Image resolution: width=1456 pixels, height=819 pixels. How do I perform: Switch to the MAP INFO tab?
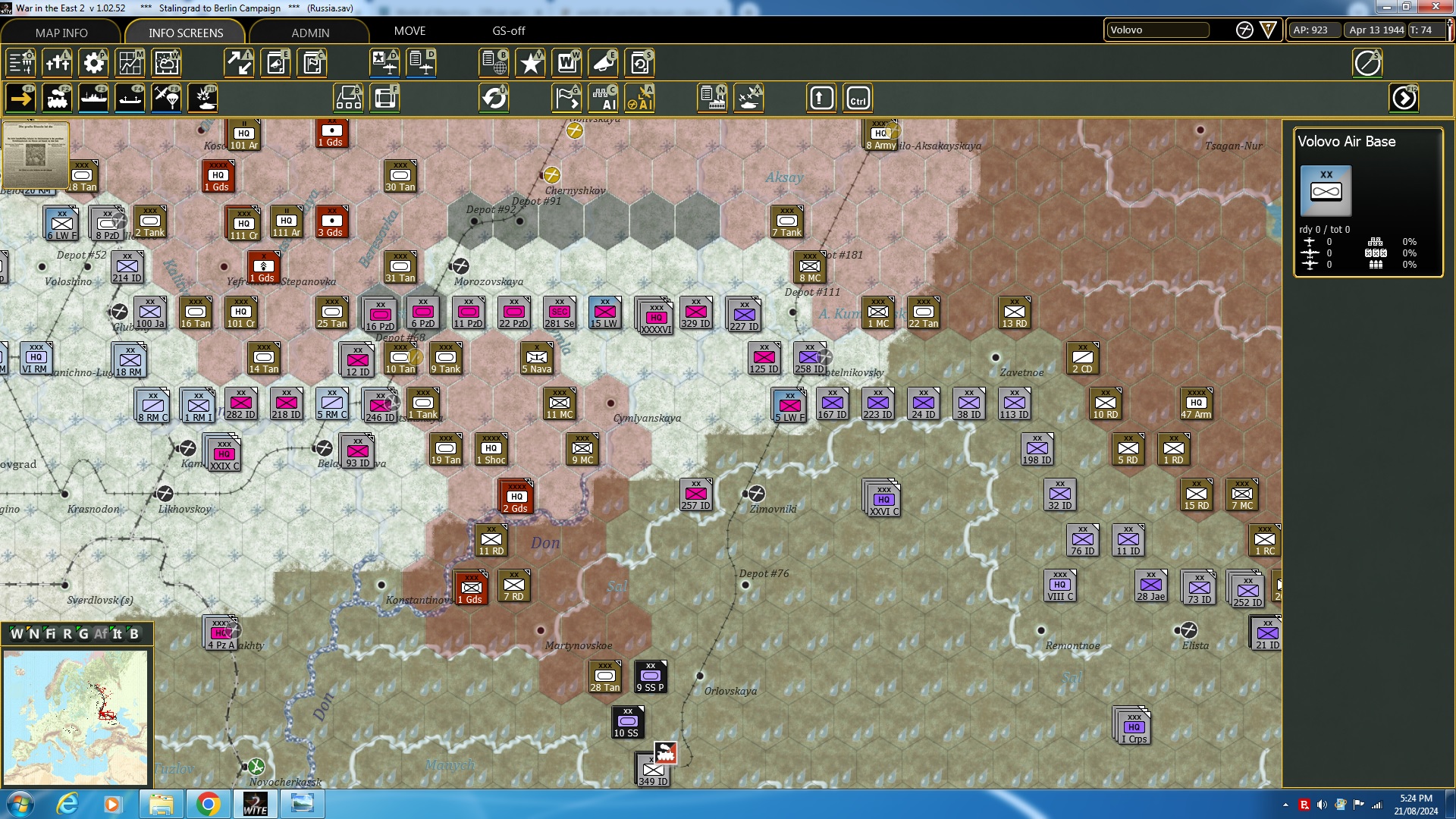click(61, 33)
